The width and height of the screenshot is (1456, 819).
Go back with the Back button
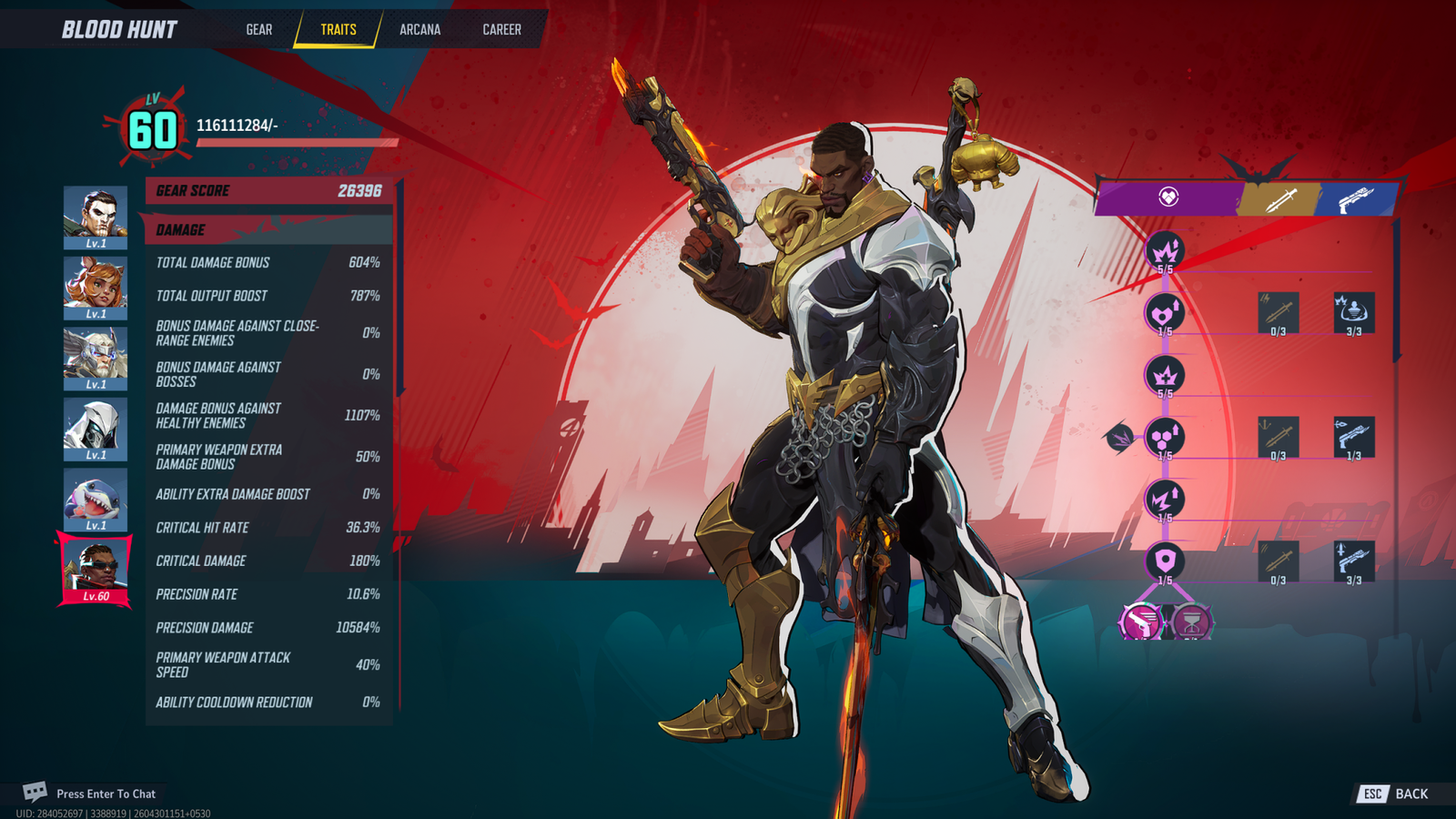point(1394,794)
